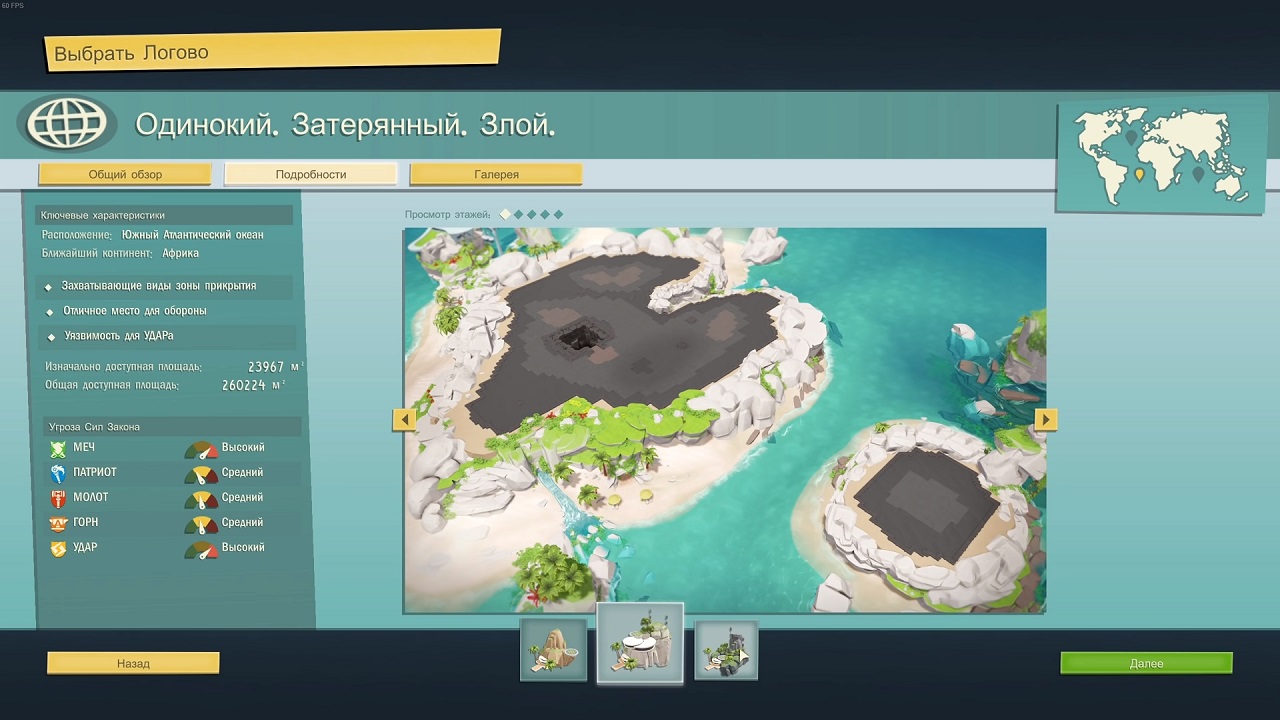This screenshot has height=720, width=1280.
Task: Select the dark map pin near the Indian Ocean
Action: point(1198,173)
